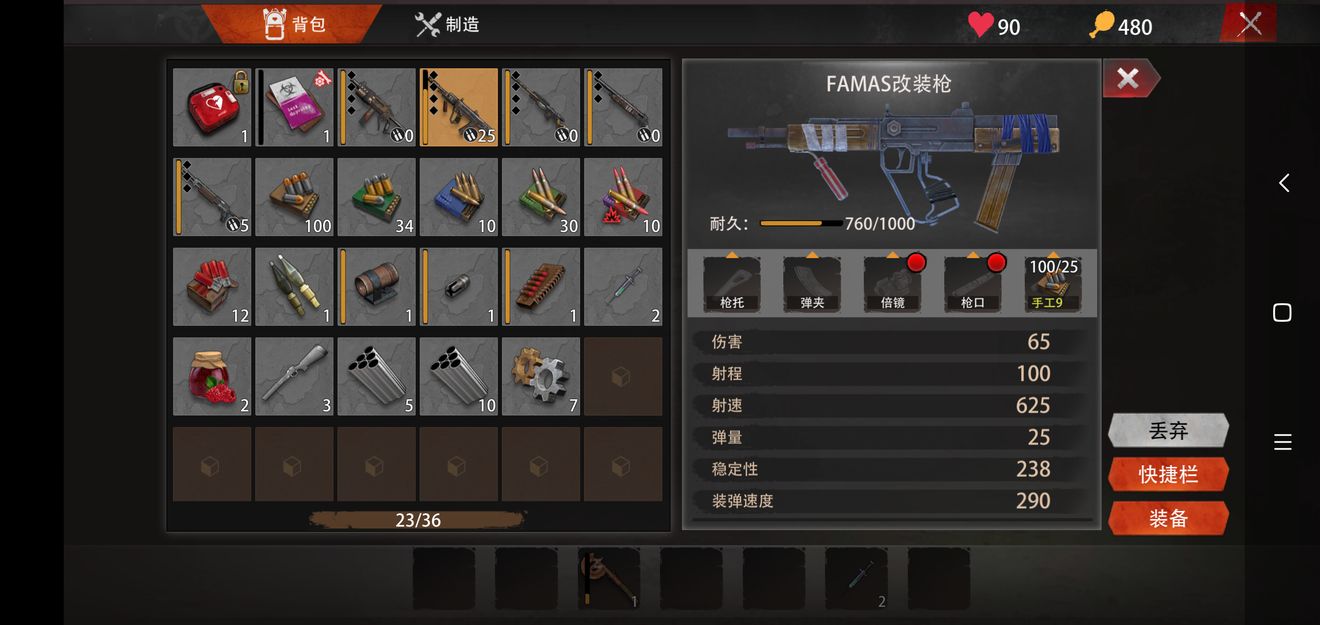The height and width of the screenshot is (625, 1320).
Task: Open the 枪口 muzzle attachment slot
Action: [x=972, y=284]
